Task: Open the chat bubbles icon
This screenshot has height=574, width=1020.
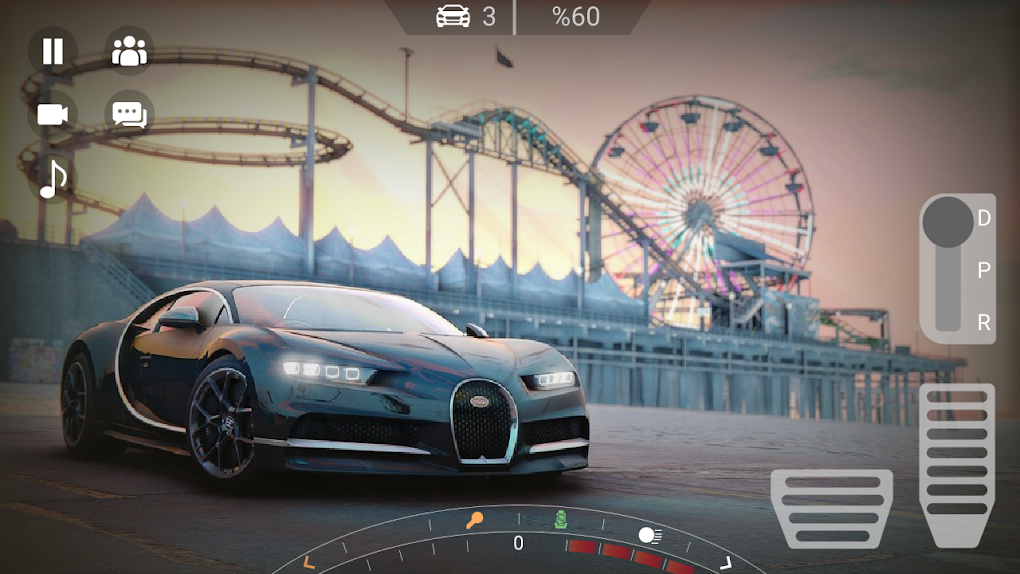Action: (129, 114)
